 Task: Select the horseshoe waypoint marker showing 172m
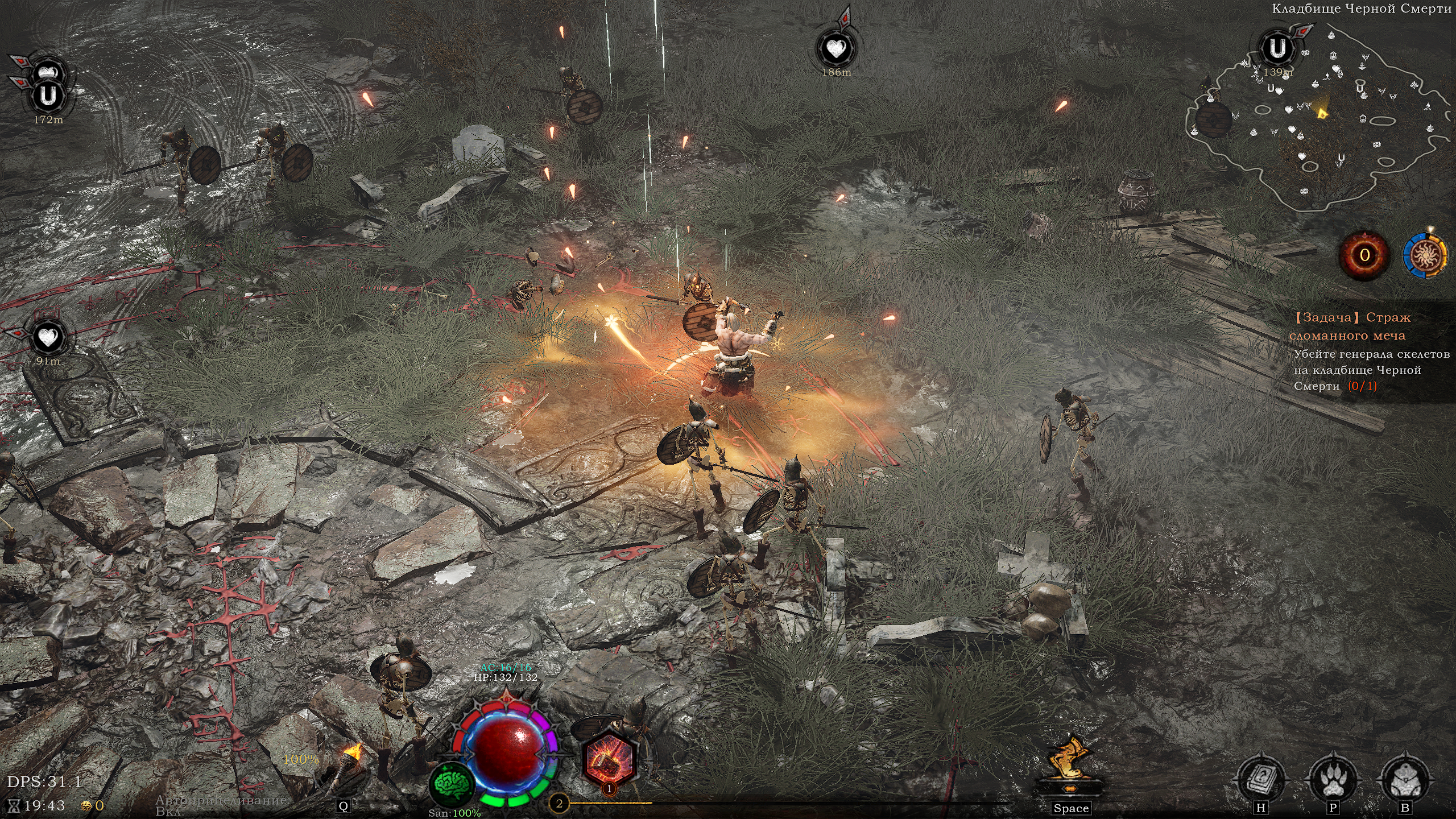tap(48, 97)
